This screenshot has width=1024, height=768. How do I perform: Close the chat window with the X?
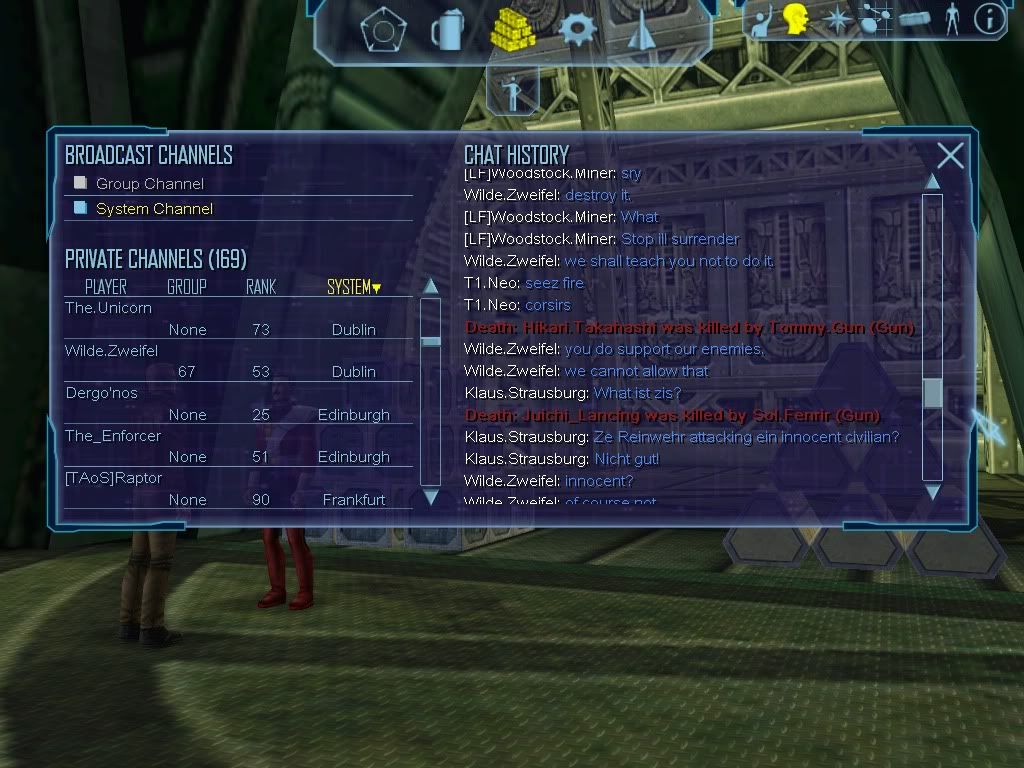[950, 156]
